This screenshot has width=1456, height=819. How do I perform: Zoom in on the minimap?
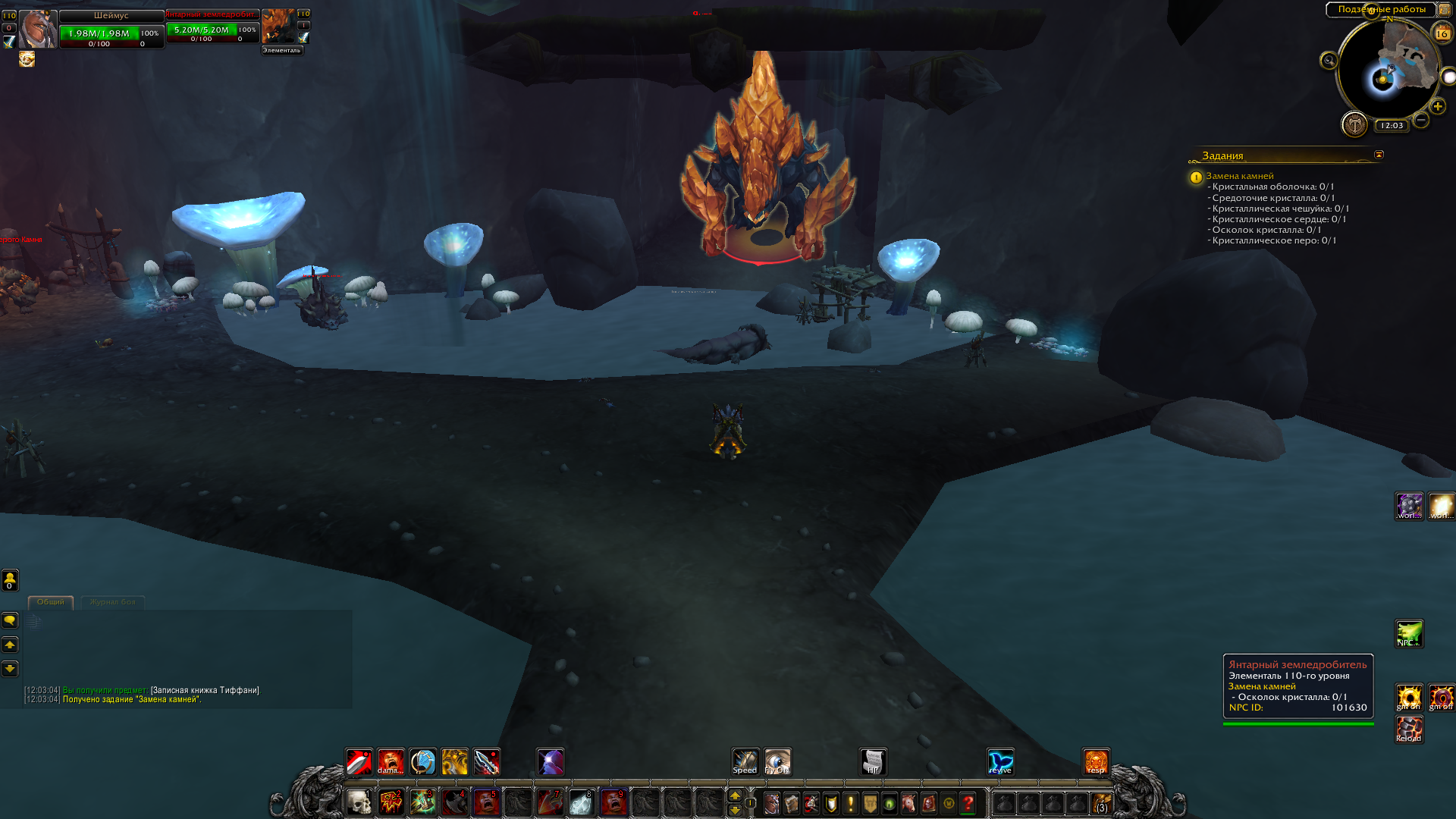click(x=1438, y=106)
